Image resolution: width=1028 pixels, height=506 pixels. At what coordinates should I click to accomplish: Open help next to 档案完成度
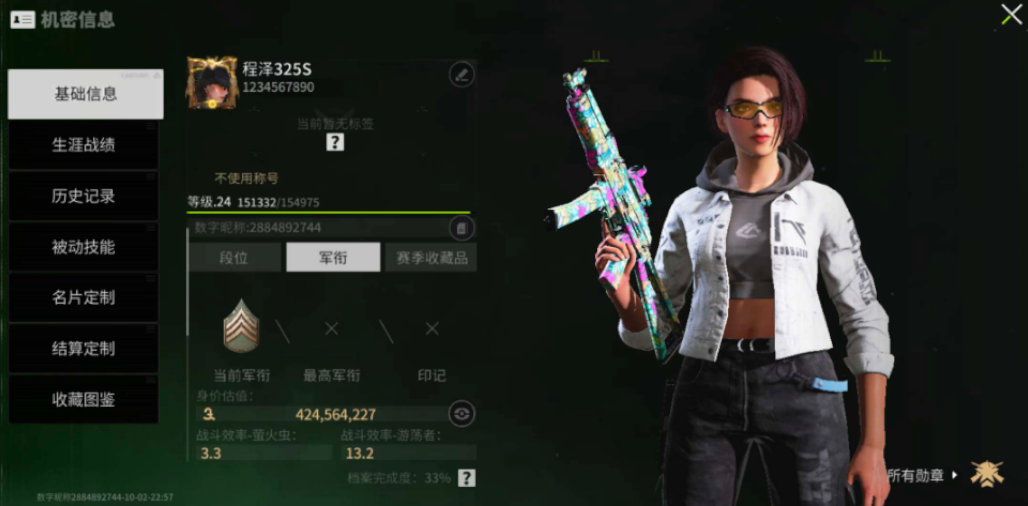point(466,478)
